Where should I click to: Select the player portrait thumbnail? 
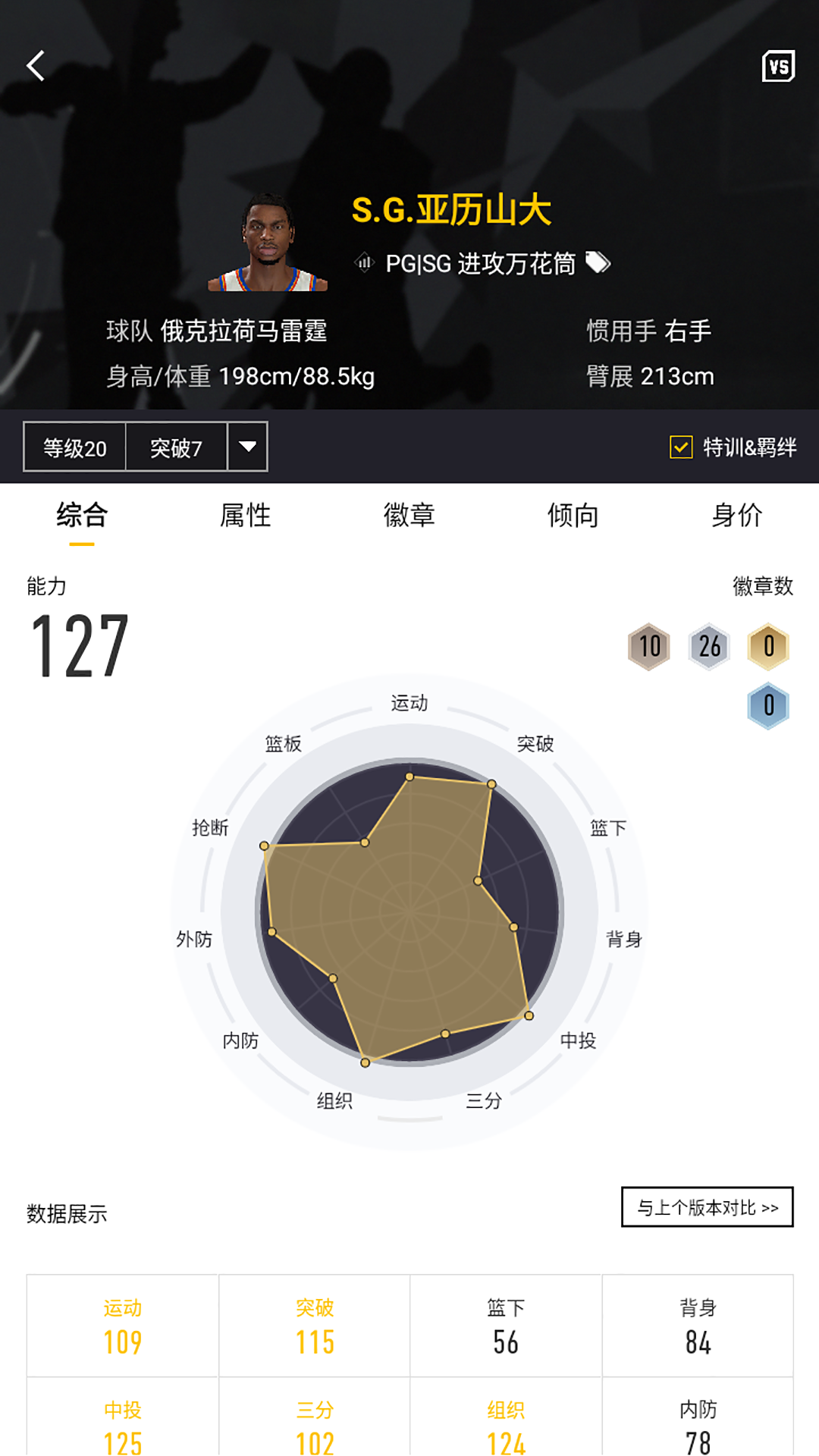click(268, 243)
